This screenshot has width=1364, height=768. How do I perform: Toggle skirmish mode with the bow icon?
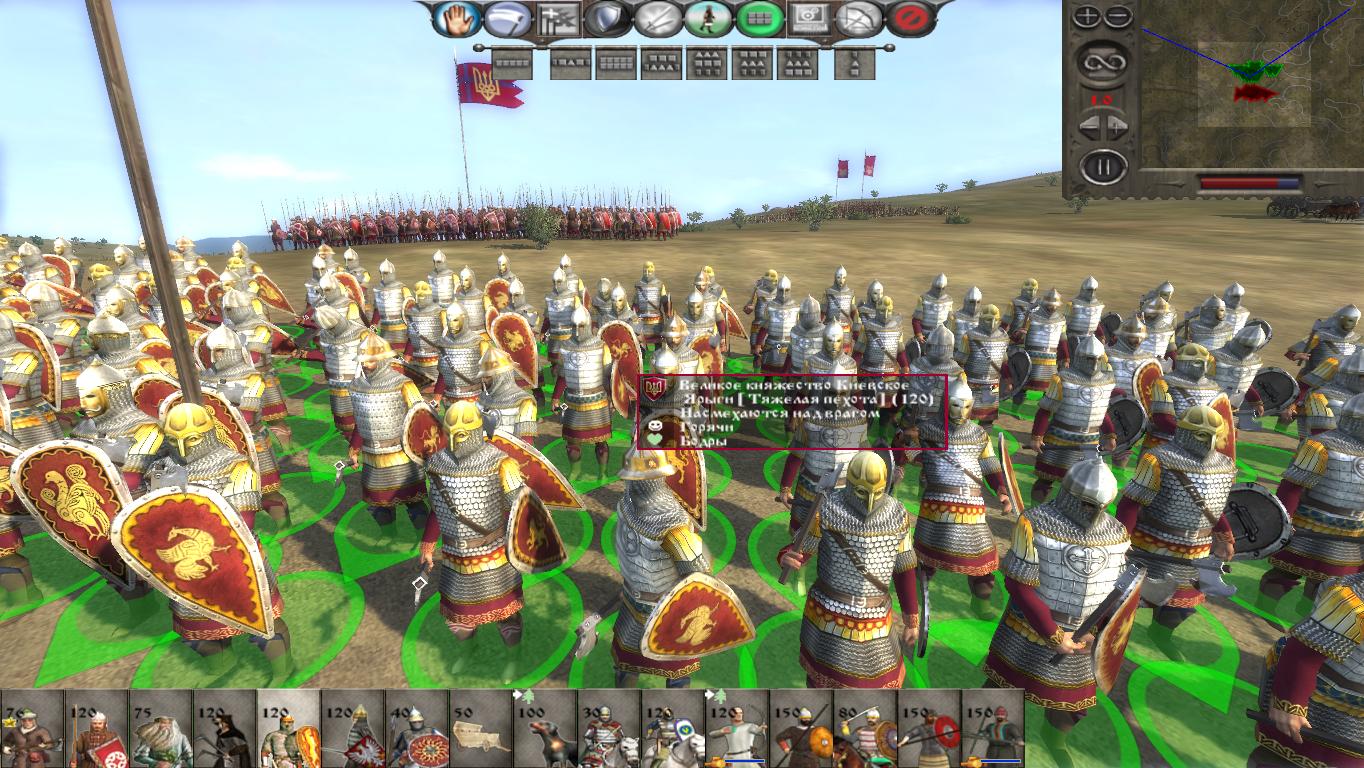861,17
